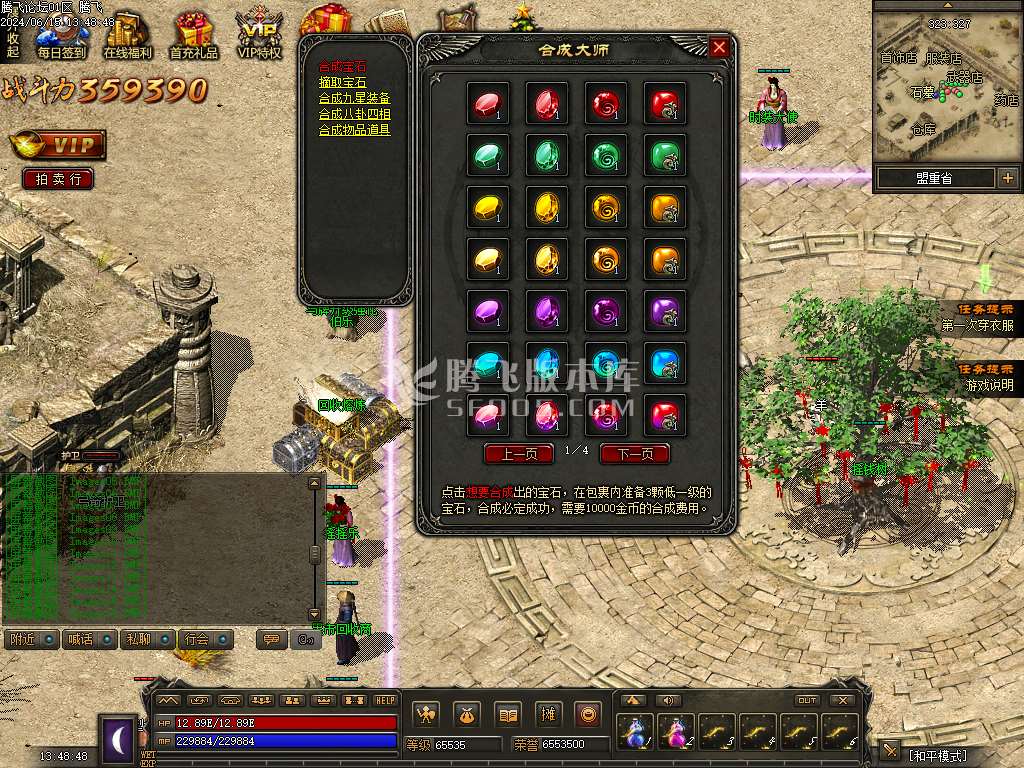Screen dimensions: 1024x768
Task: Open the 合成八卦四相 option
Action: point(354,114)
